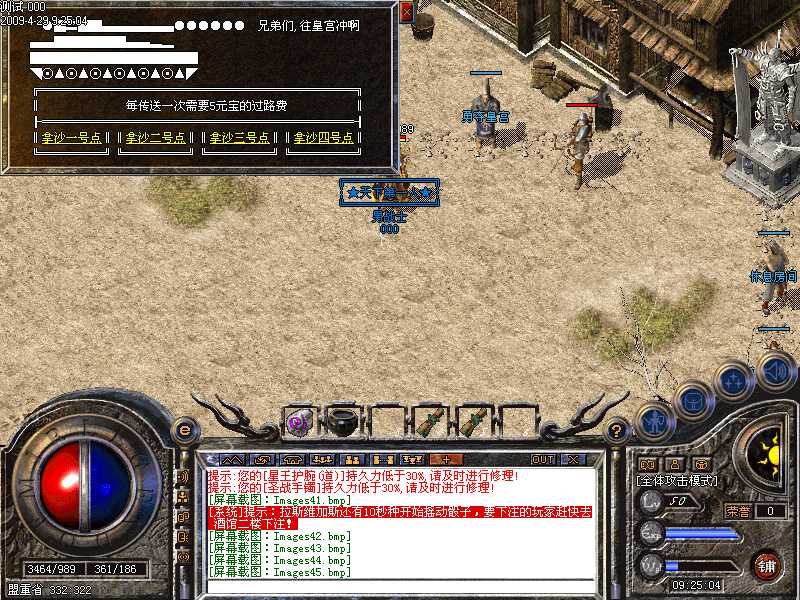Use the purple gem belt item
The image size is (800, 600).
click(298, 422)
